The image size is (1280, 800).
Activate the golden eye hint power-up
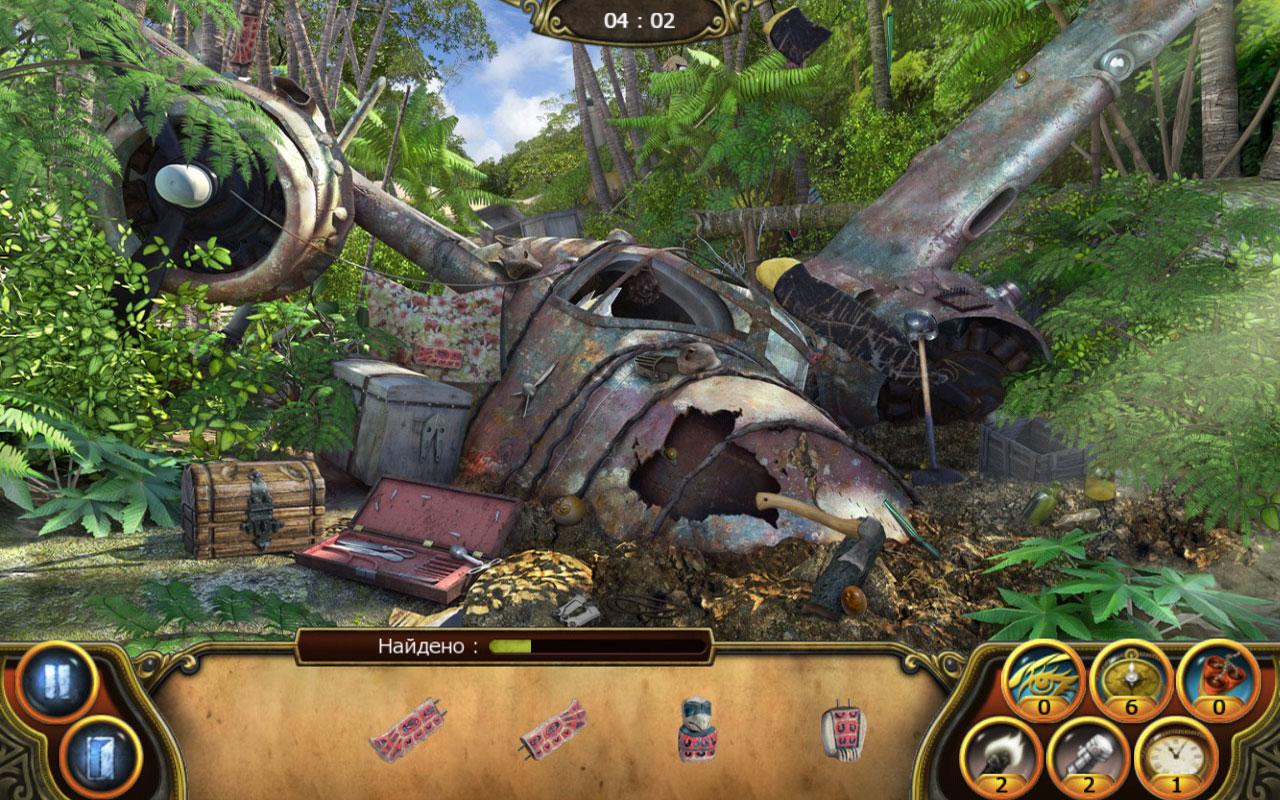(1043, 678)
